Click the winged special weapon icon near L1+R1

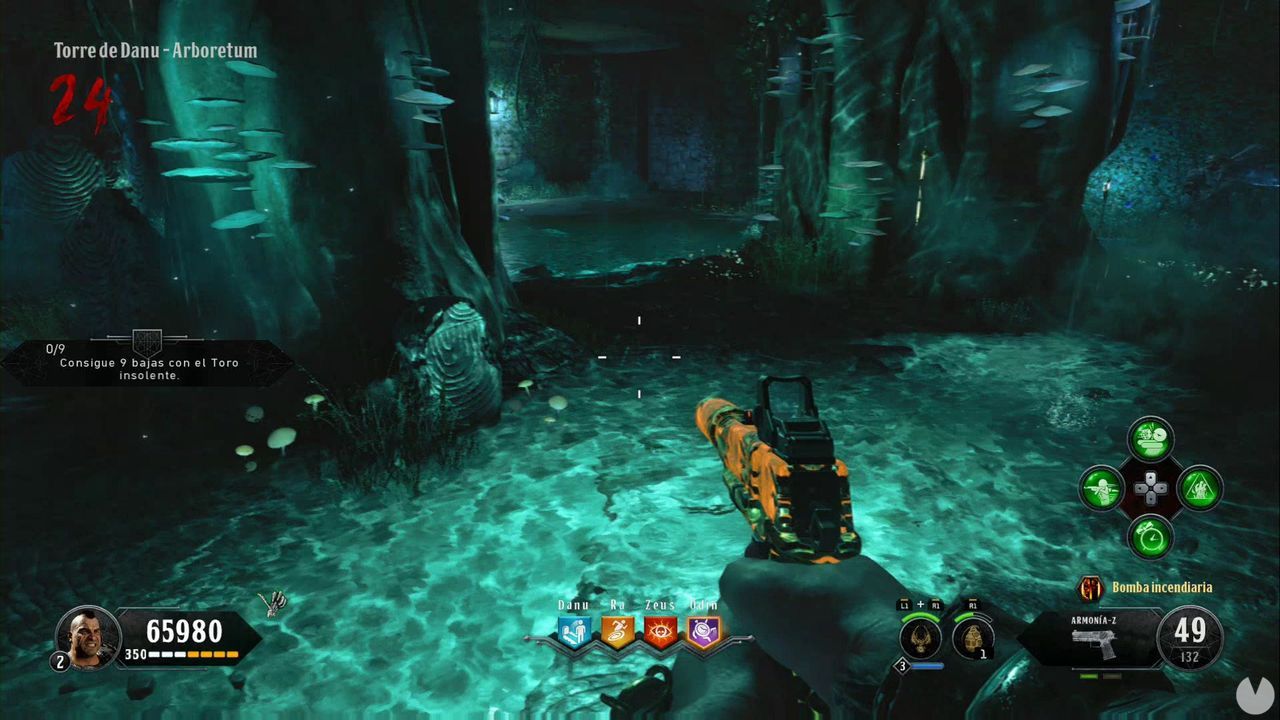[919, 637]
